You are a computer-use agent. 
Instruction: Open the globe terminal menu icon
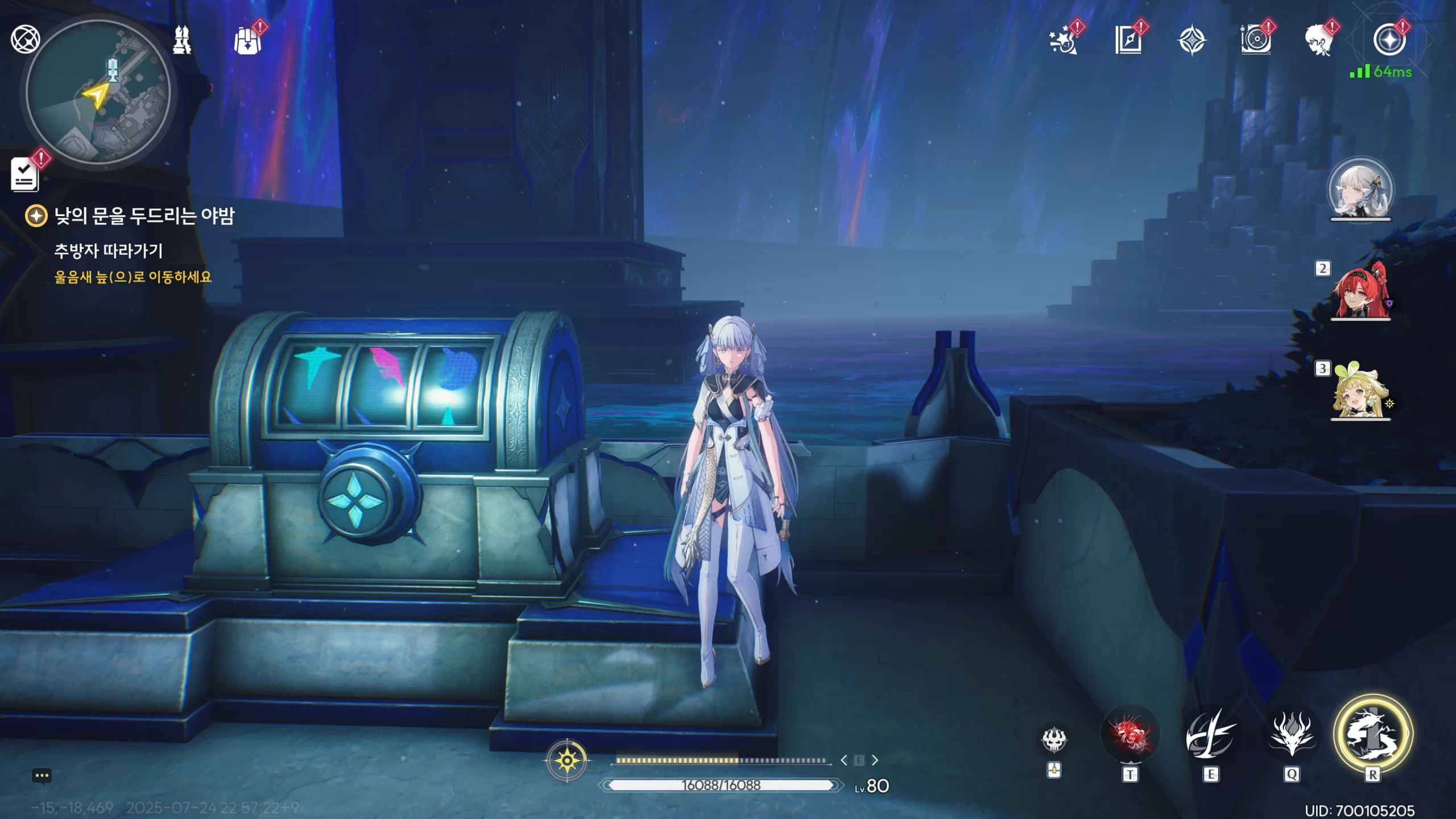pos(26,39)
